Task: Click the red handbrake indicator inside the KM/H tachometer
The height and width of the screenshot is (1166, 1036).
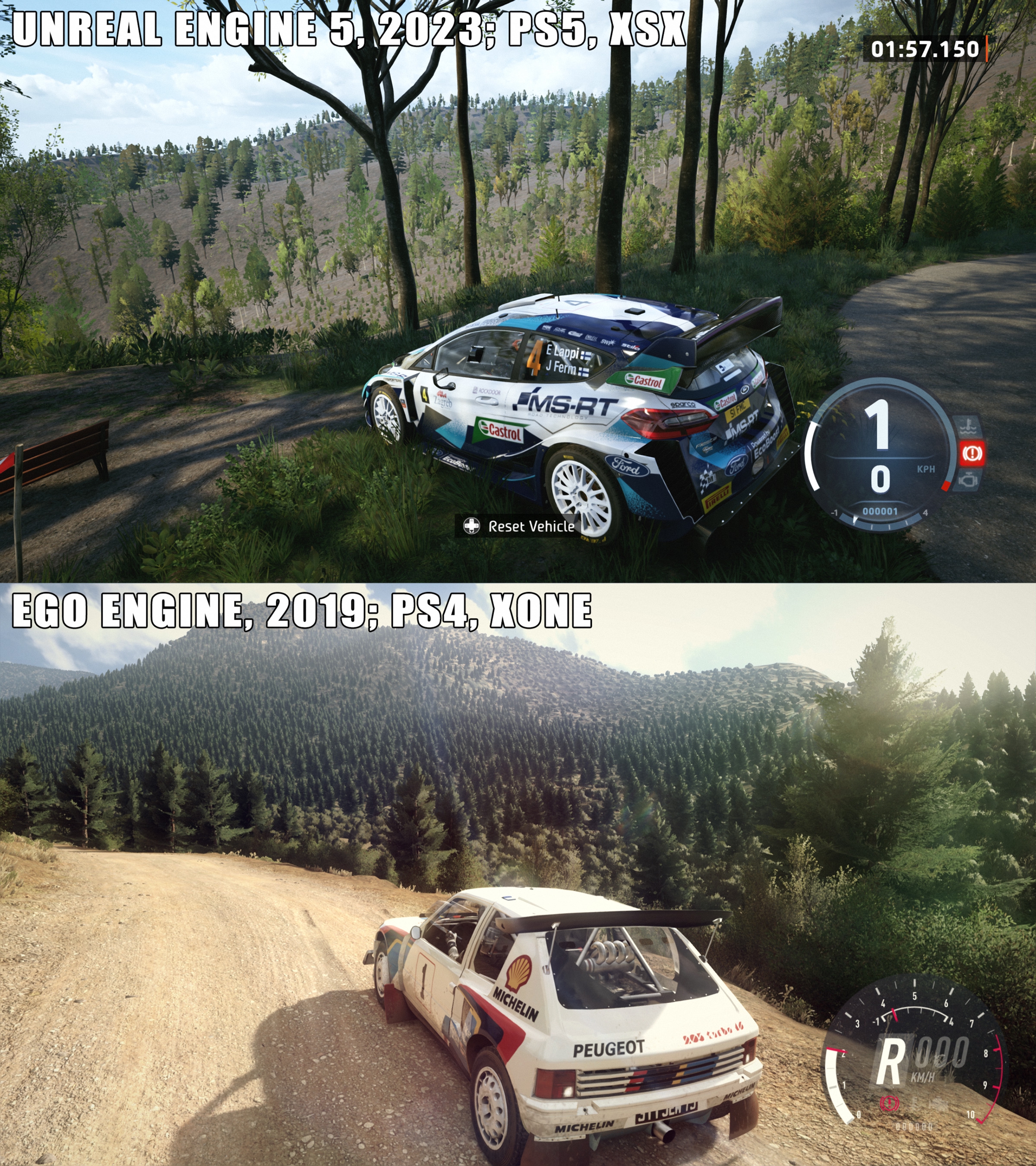Action: pyautogui.click(x=887, y=1120)
